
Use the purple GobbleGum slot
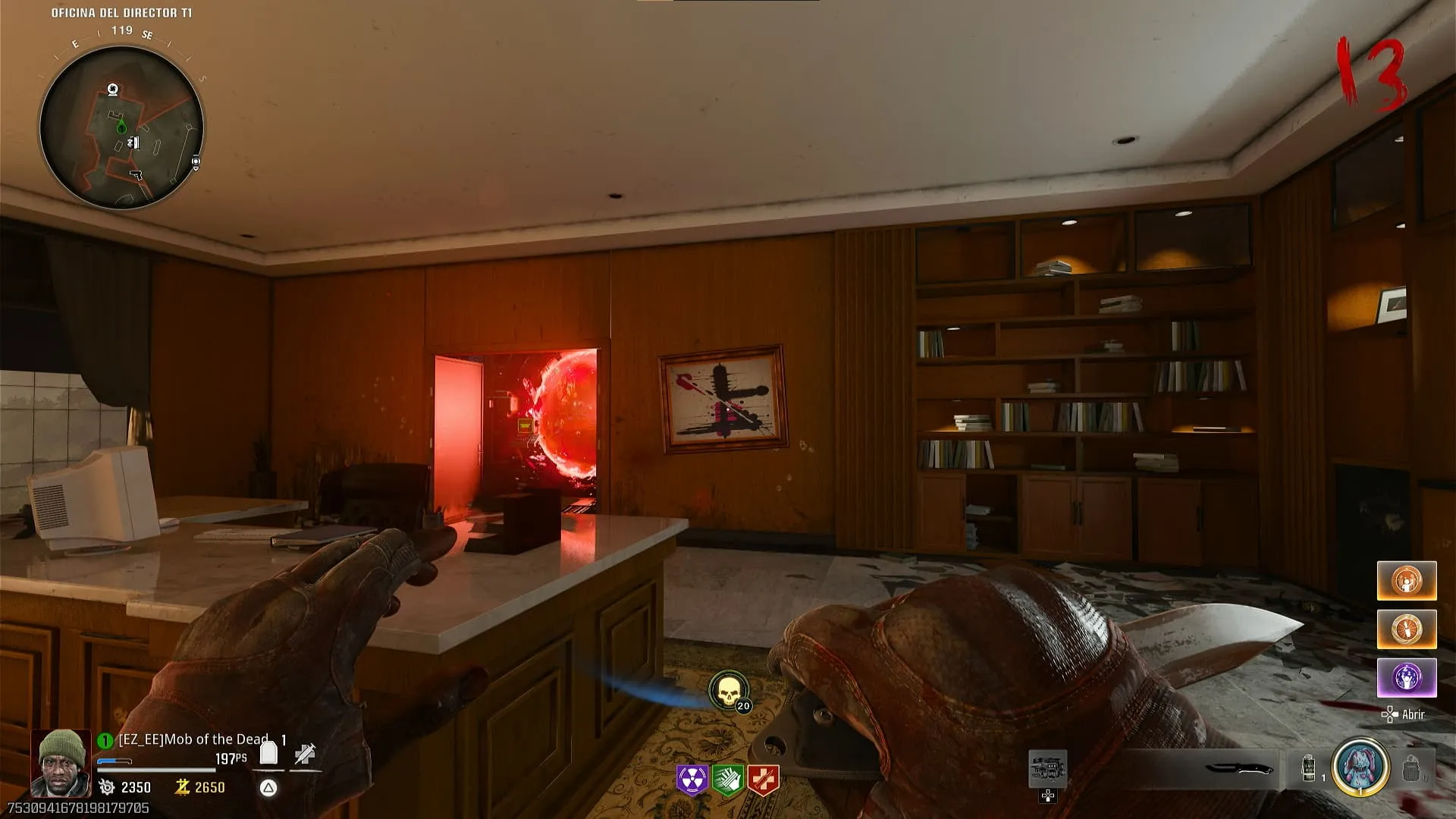click(1407, 677)
